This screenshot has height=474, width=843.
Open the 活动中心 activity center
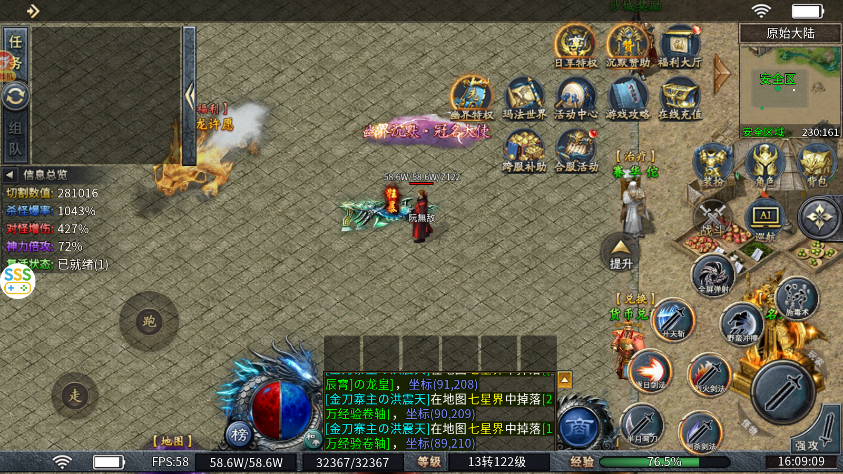tap(576, 96)
